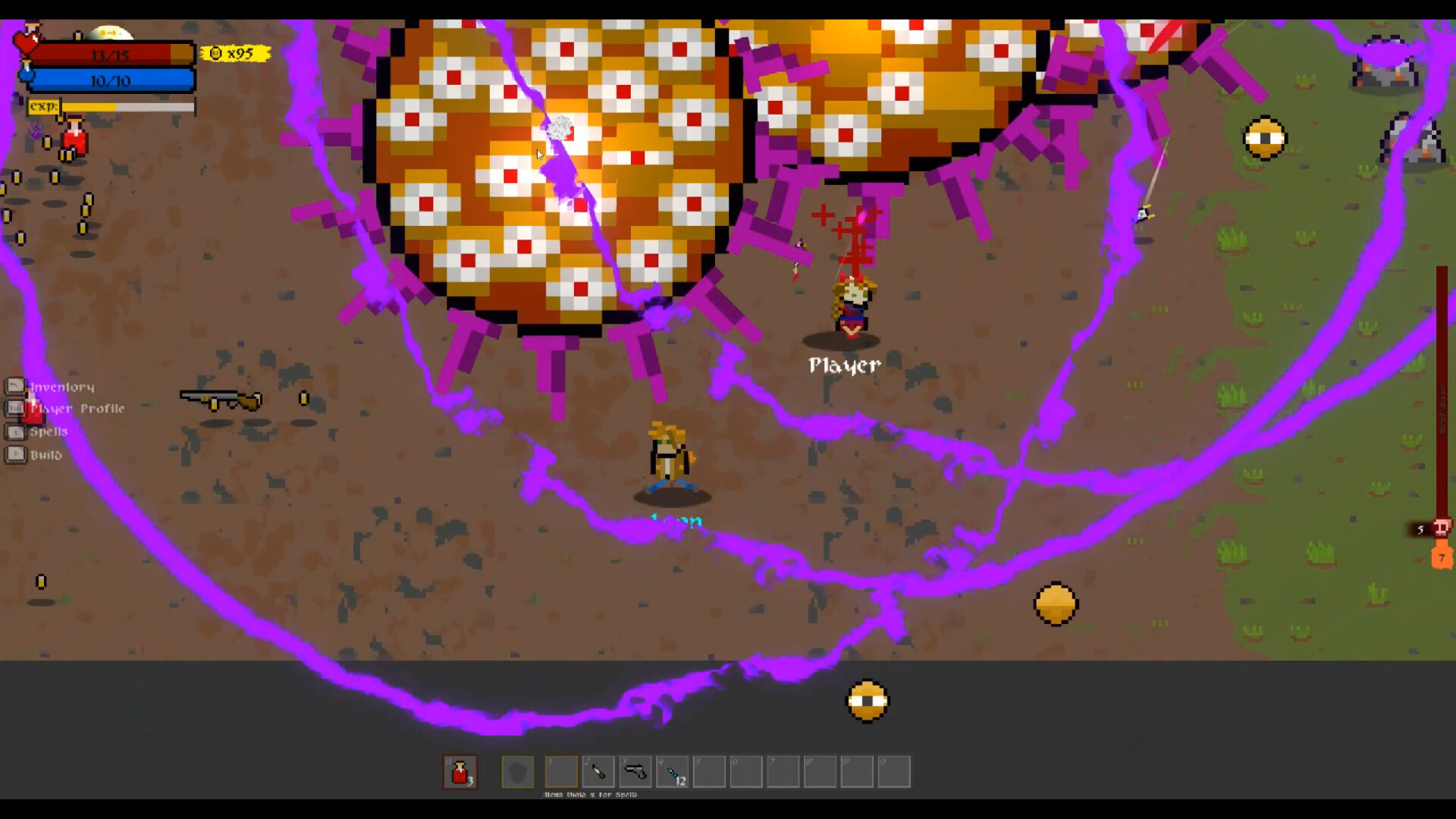Select the health potion in hotbar slot 0

click(x=461, y=771)
